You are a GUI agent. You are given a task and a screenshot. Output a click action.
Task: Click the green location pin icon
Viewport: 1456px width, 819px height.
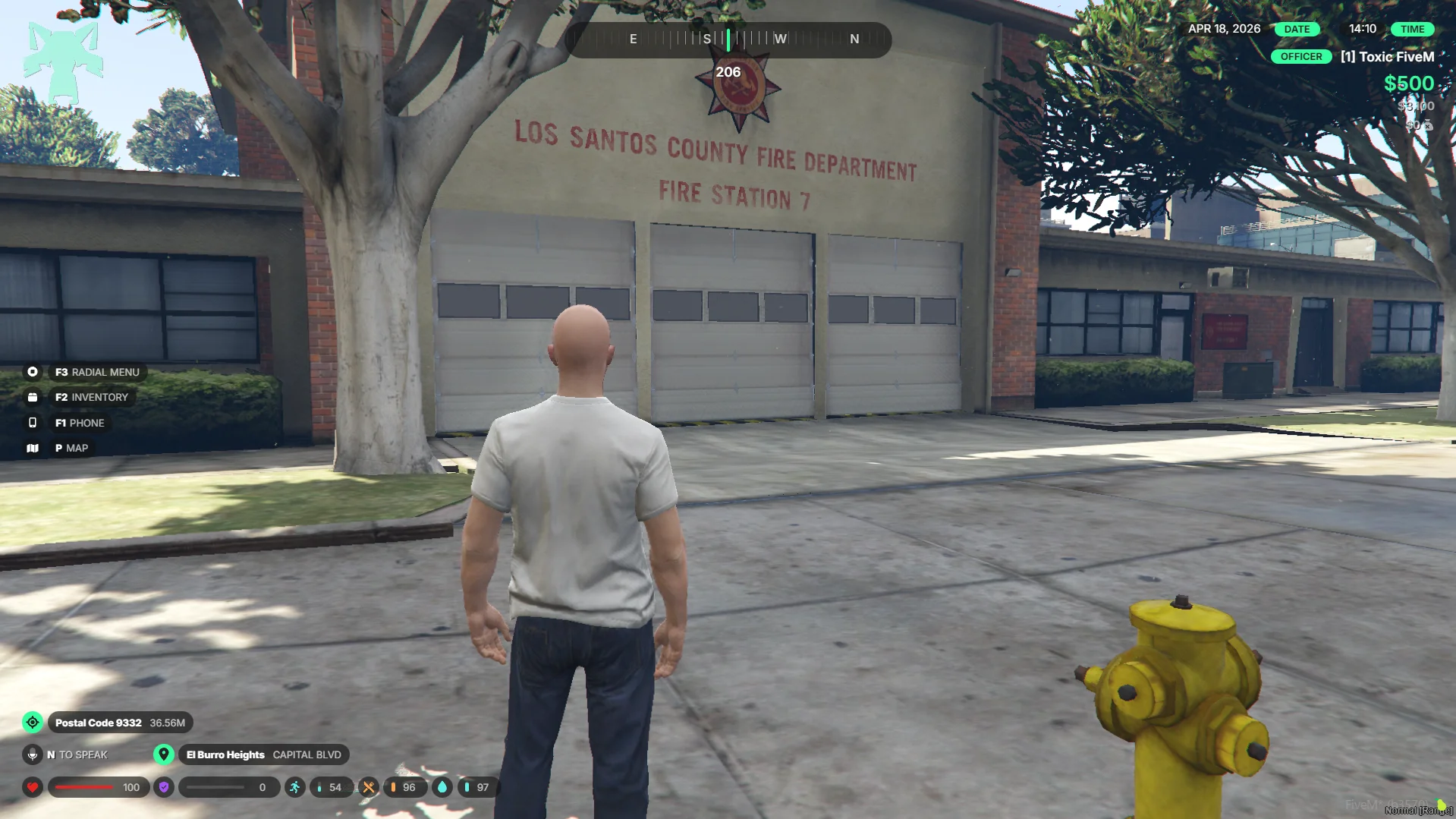coord(164,754)
